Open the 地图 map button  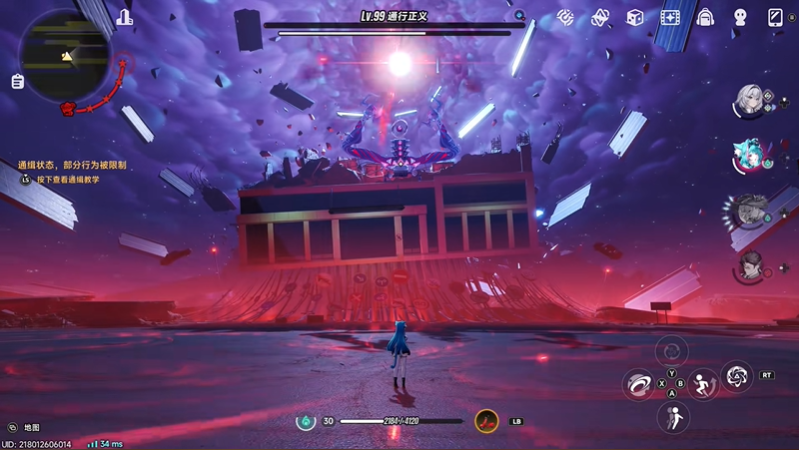pyautogui.click(x=23, y=428)
